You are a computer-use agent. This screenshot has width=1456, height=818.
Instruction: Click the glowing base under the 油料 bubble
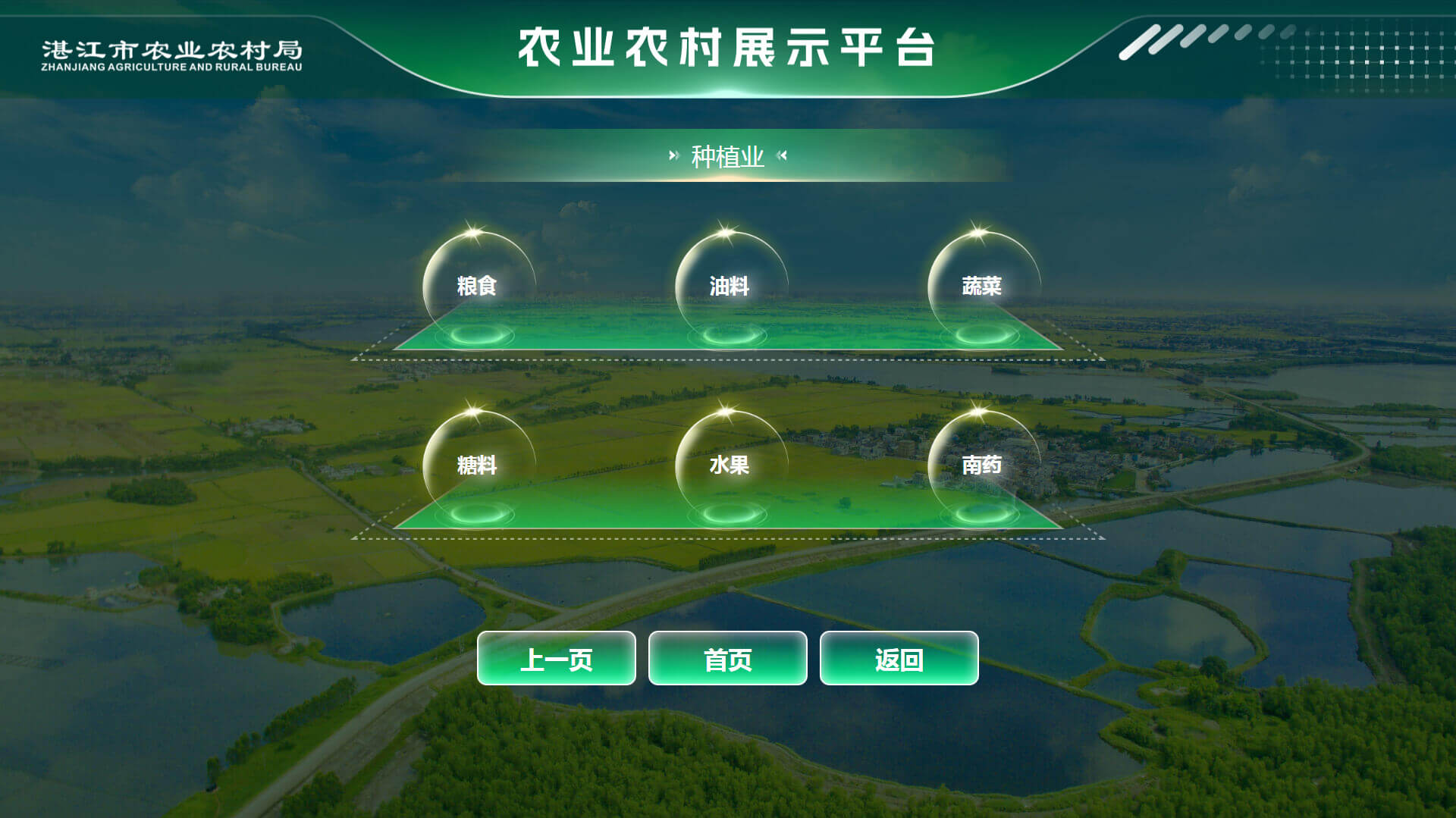730,336
